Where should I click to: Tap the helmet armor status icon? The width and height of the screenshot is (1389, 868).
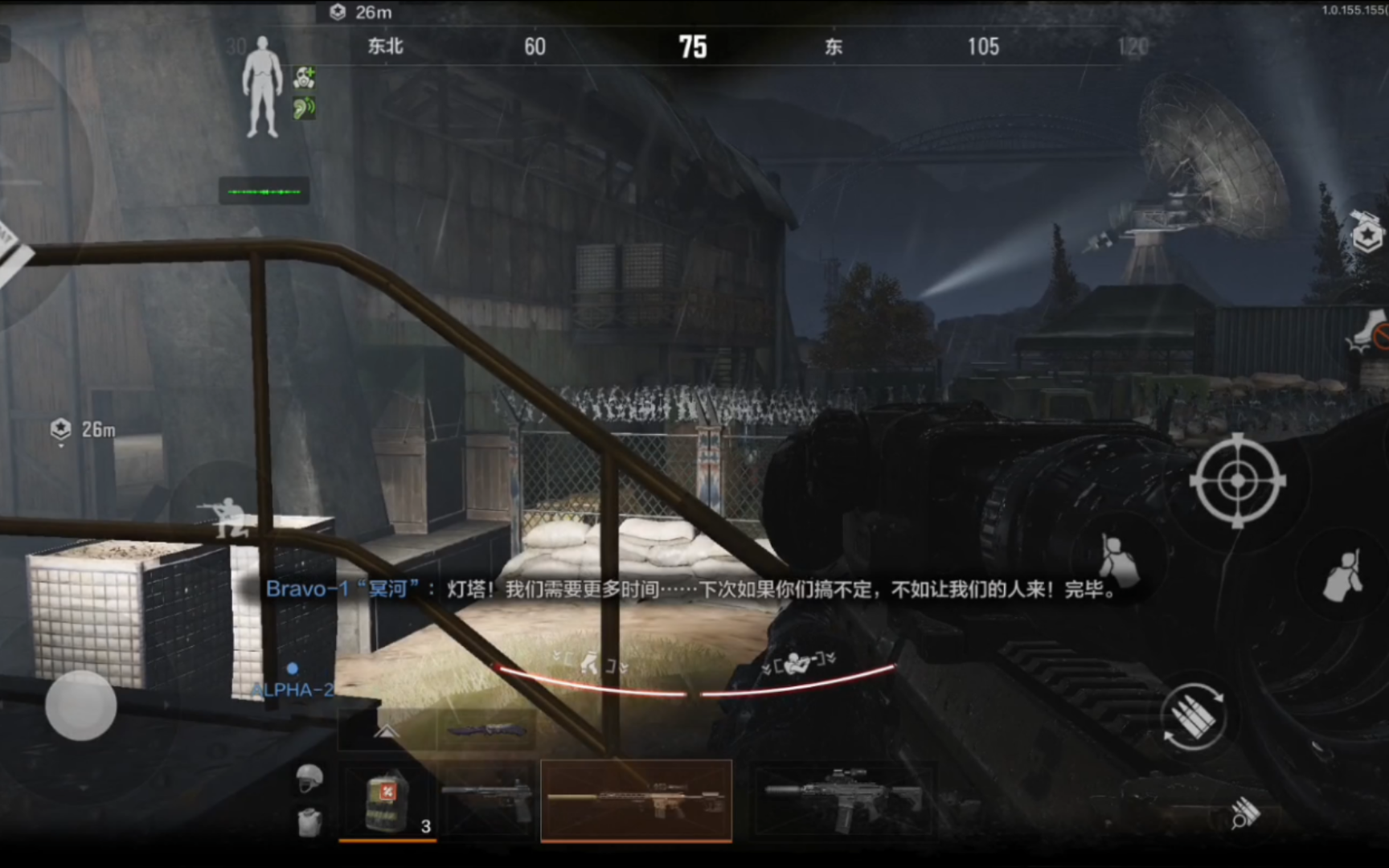tap(309, 778)
